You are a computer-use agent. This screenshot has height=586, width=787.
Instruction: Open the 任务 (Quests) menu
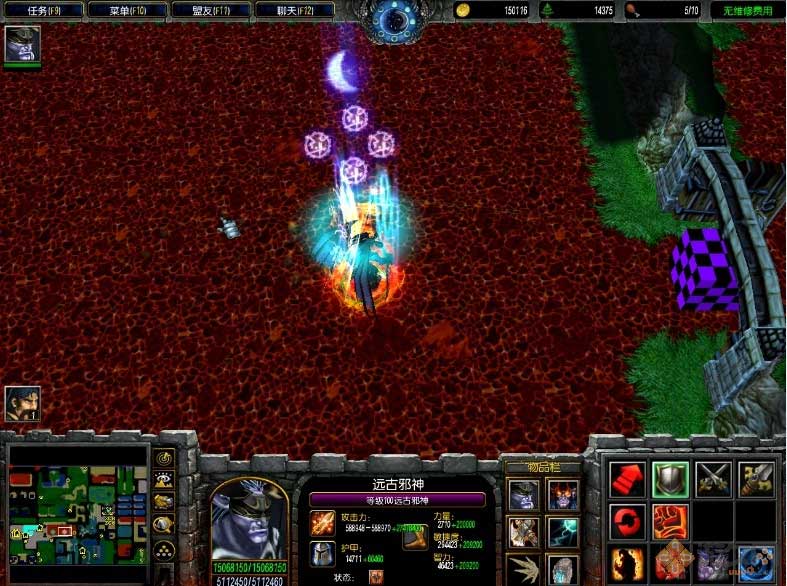point(44,10)
